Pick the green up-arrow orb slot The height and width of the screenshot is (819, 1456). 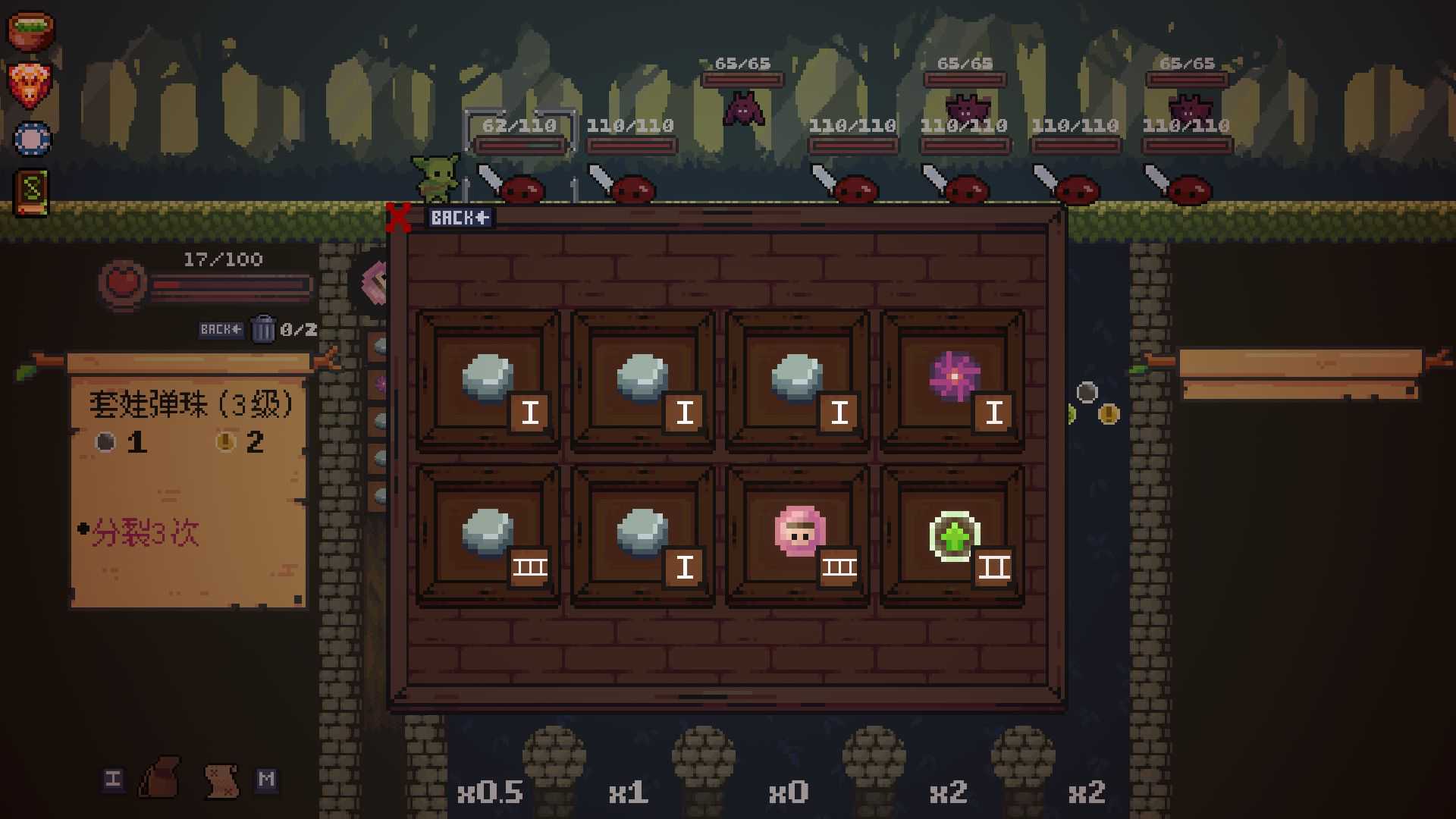(953, 535)
